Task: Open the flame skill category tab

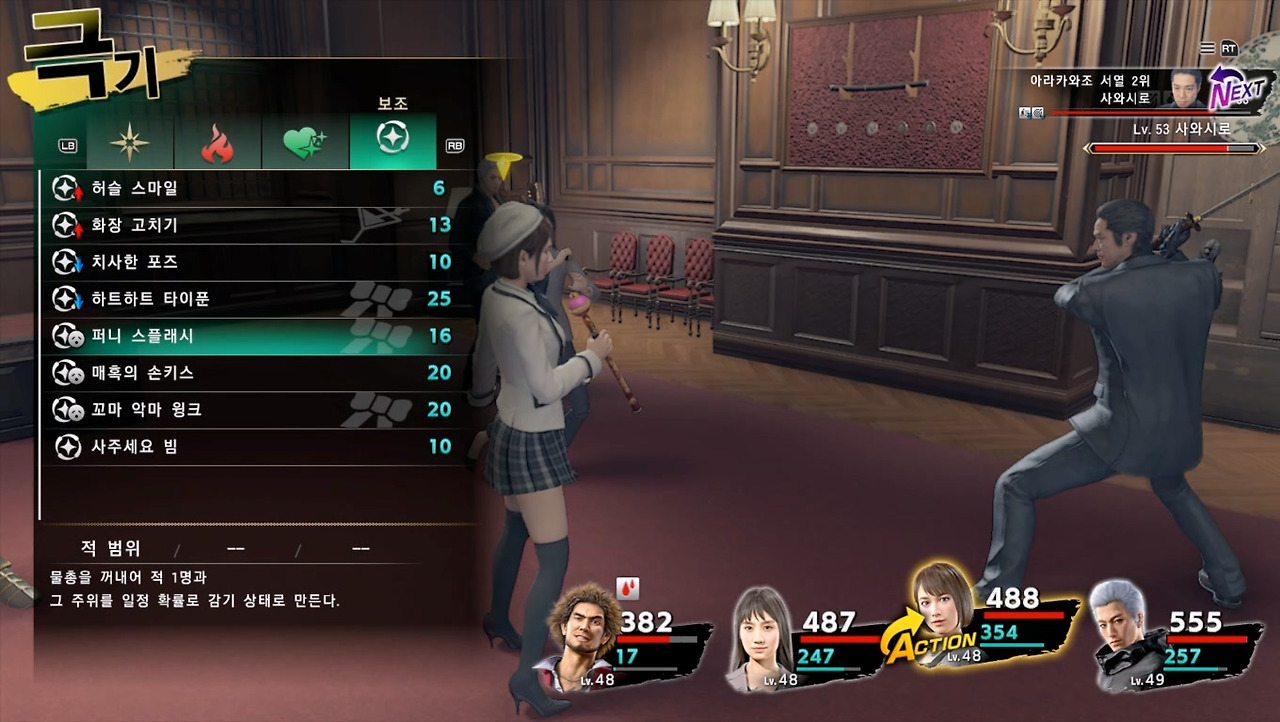Action: coord(217,142)
